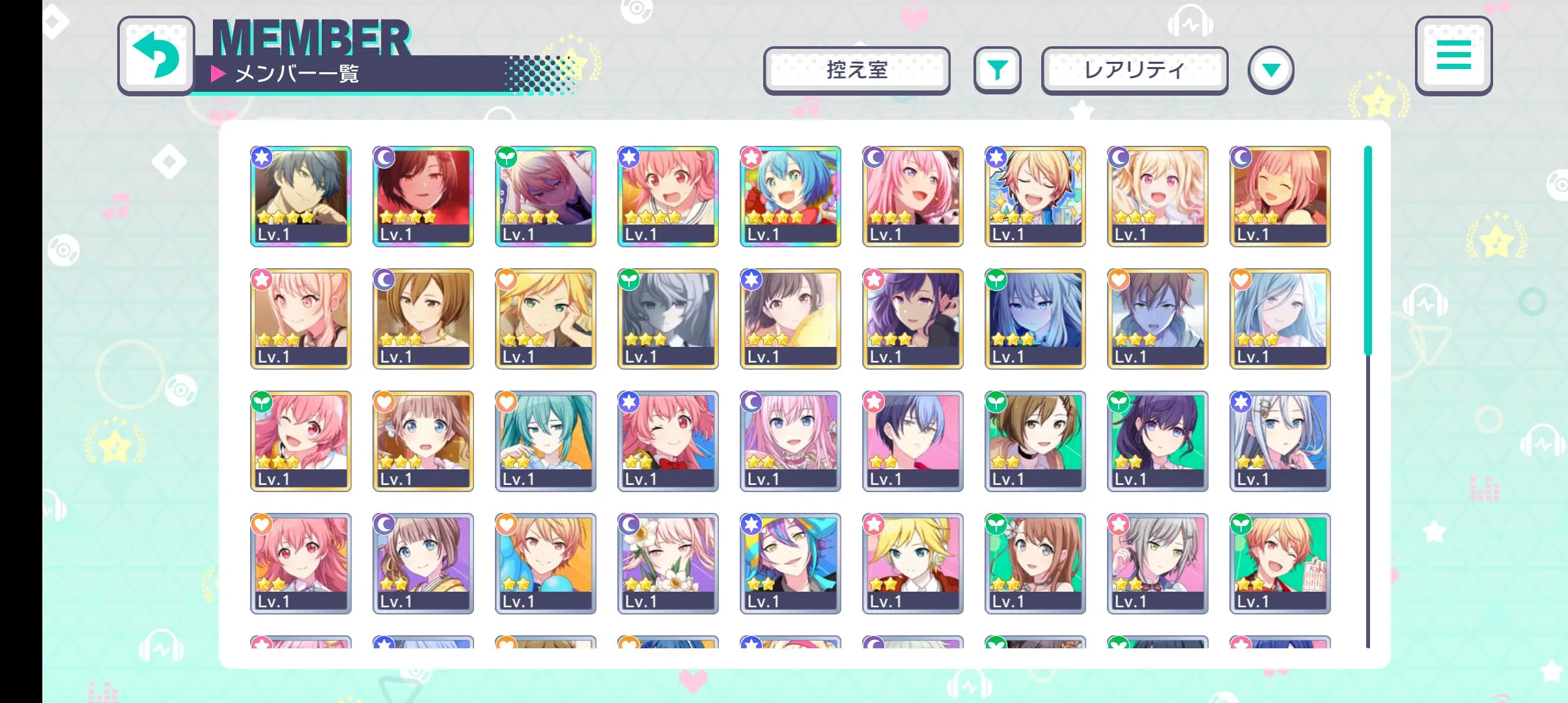
Task: Change the レアリティ sort criterion
Action: tap(1134, 70)
